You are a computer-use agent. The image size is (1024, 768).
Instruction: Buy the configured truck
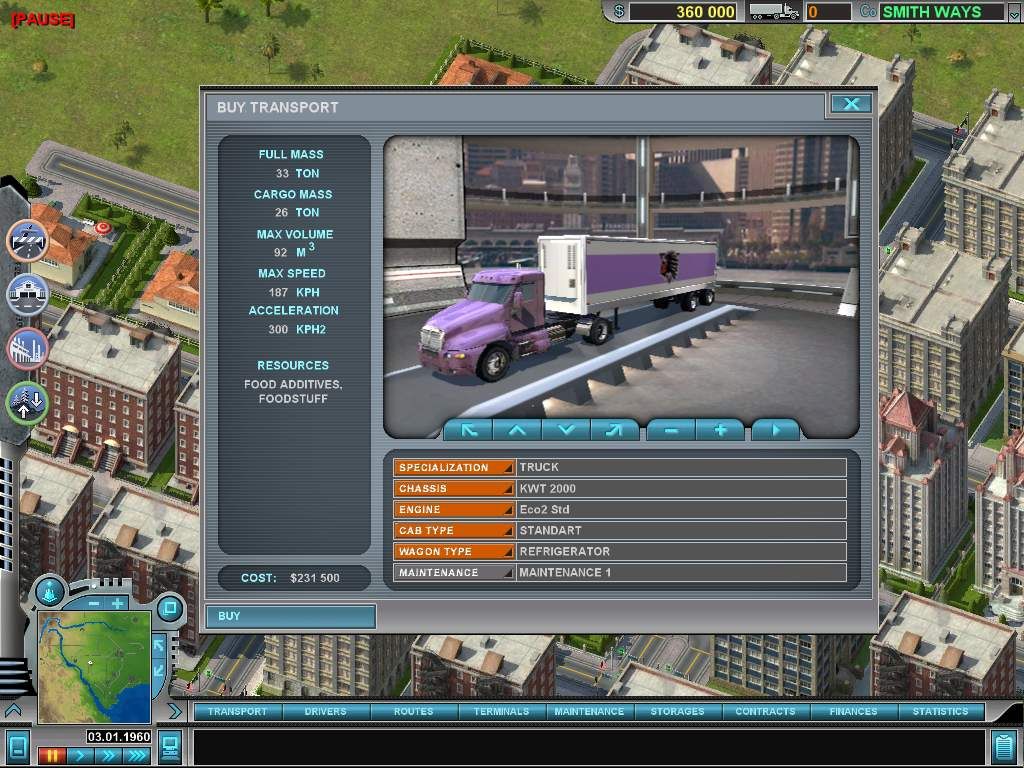click(x=290, y=616)
